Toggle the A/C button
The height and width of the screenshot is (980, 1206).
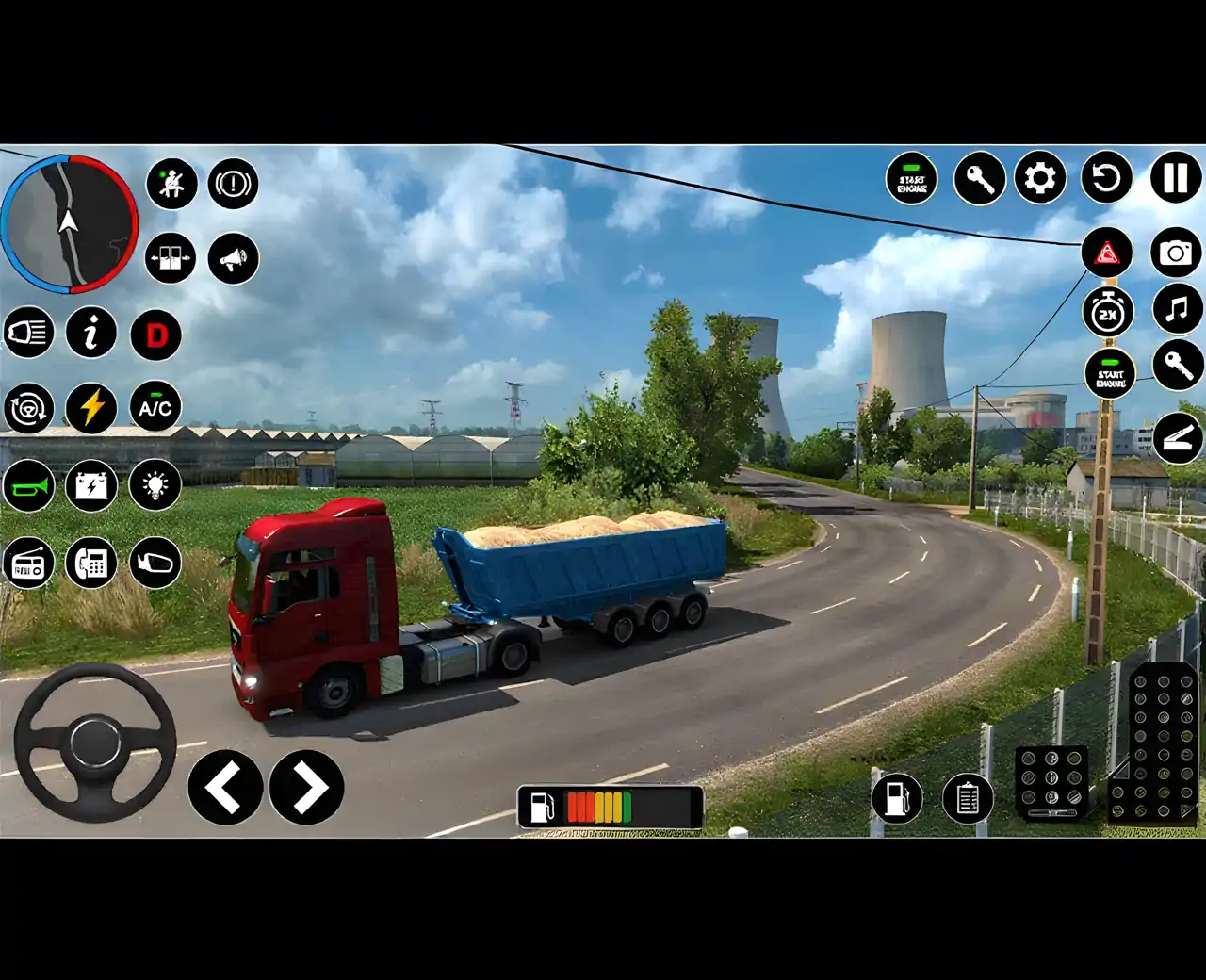155,407
